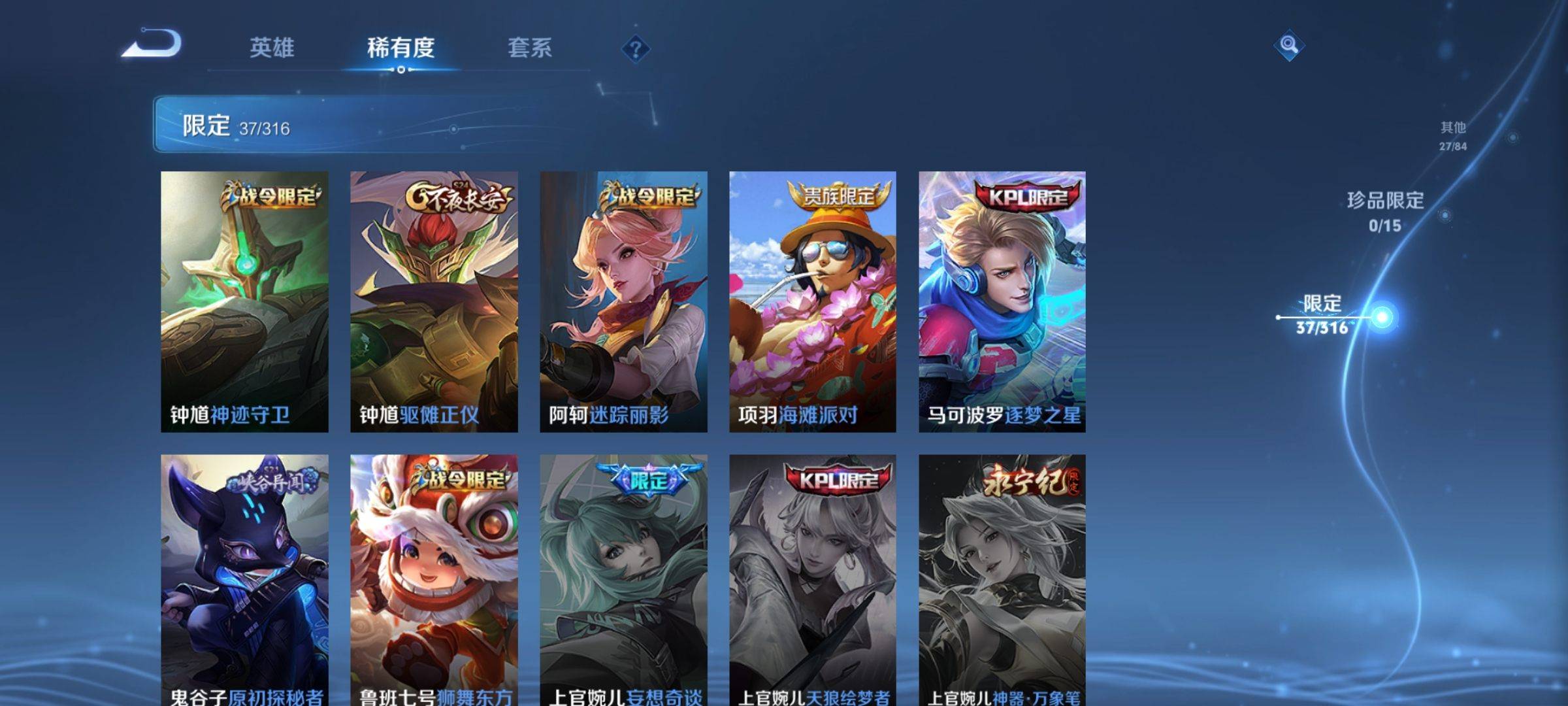Screen dimensions: 1568x706
Task: Pick the 项羽 海滩派对 skin card
Action: click(x=813, y=301)
